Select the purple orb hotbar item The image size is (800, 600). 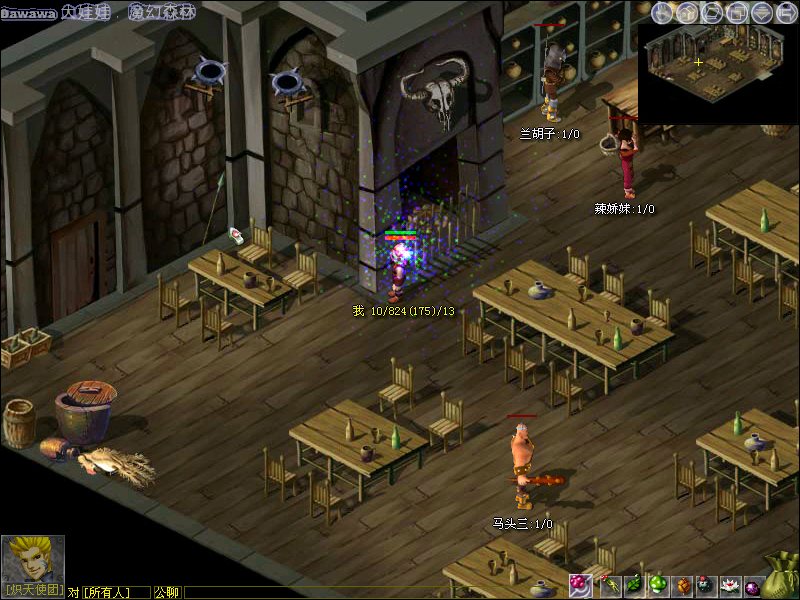[x=753, y=584]
